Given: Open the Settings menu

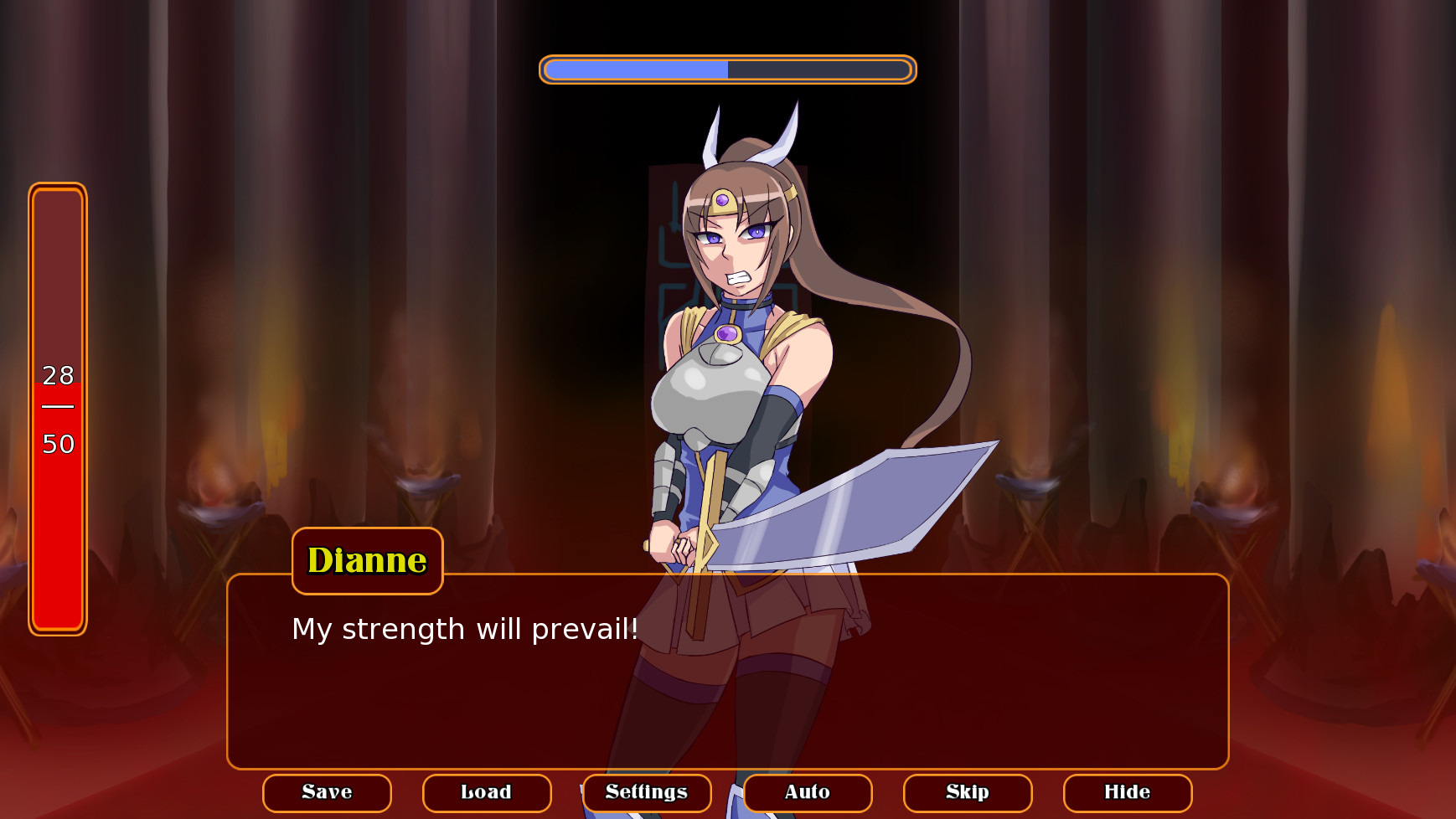Looking at the screenshot, I should [646, 792].
